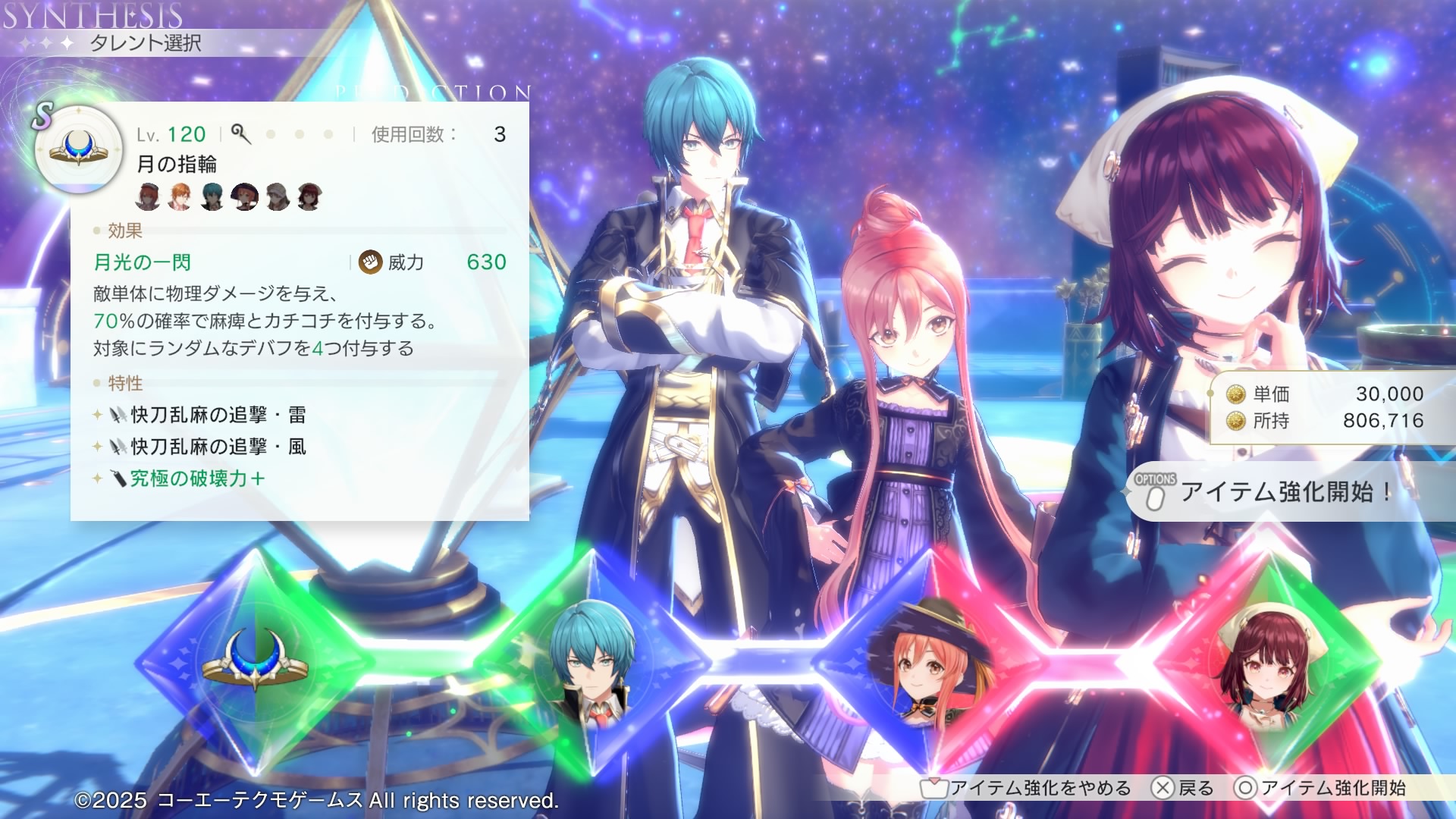The height and width of the screenshot is (819, 1456).
Task: Click the moon ring item icon in the info panel
Action: pyautogui.click(x=79, y=149)
